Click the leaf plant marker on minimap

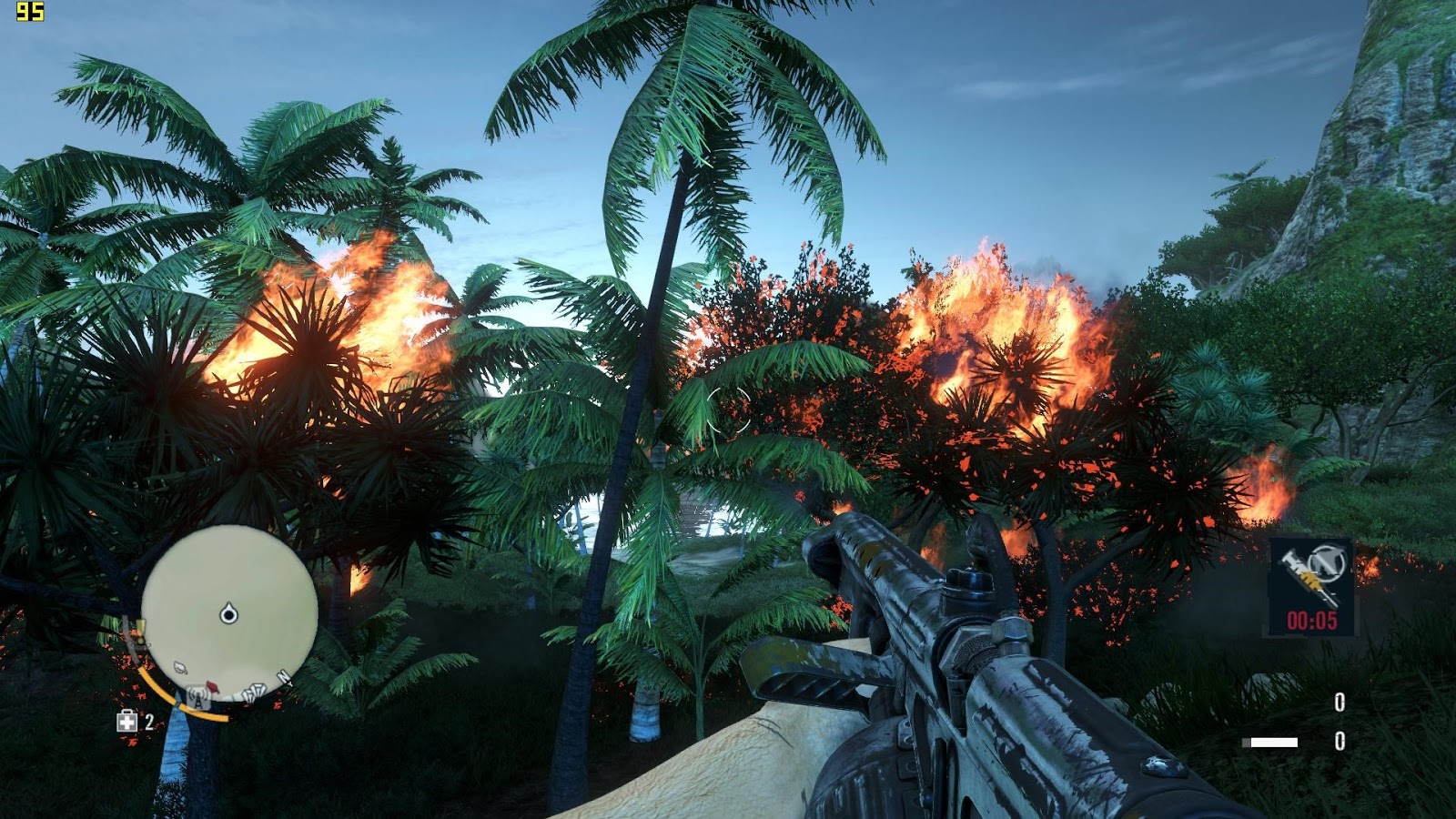(181, 669)
